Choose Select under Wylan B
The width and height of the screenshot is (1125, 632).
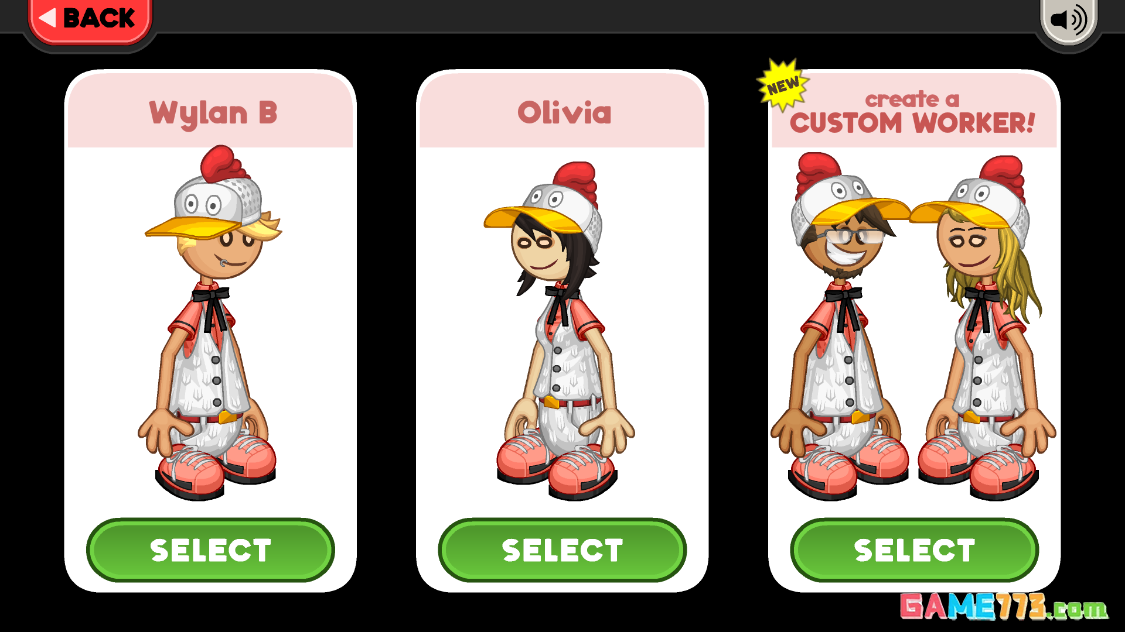pos(210,550)
